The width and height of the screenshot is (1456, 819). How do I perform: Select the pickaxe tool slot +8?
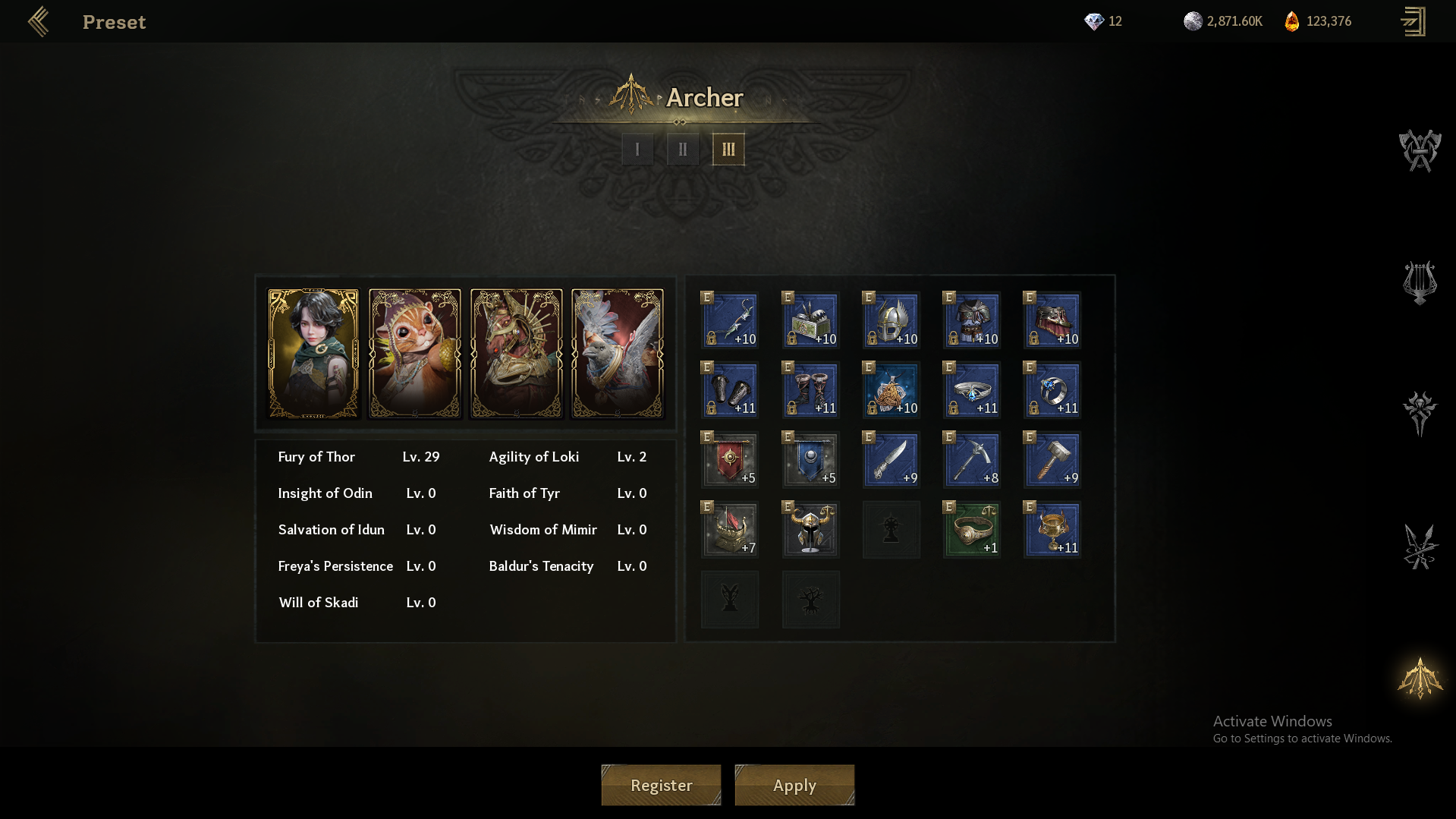[x=972, y=459]
